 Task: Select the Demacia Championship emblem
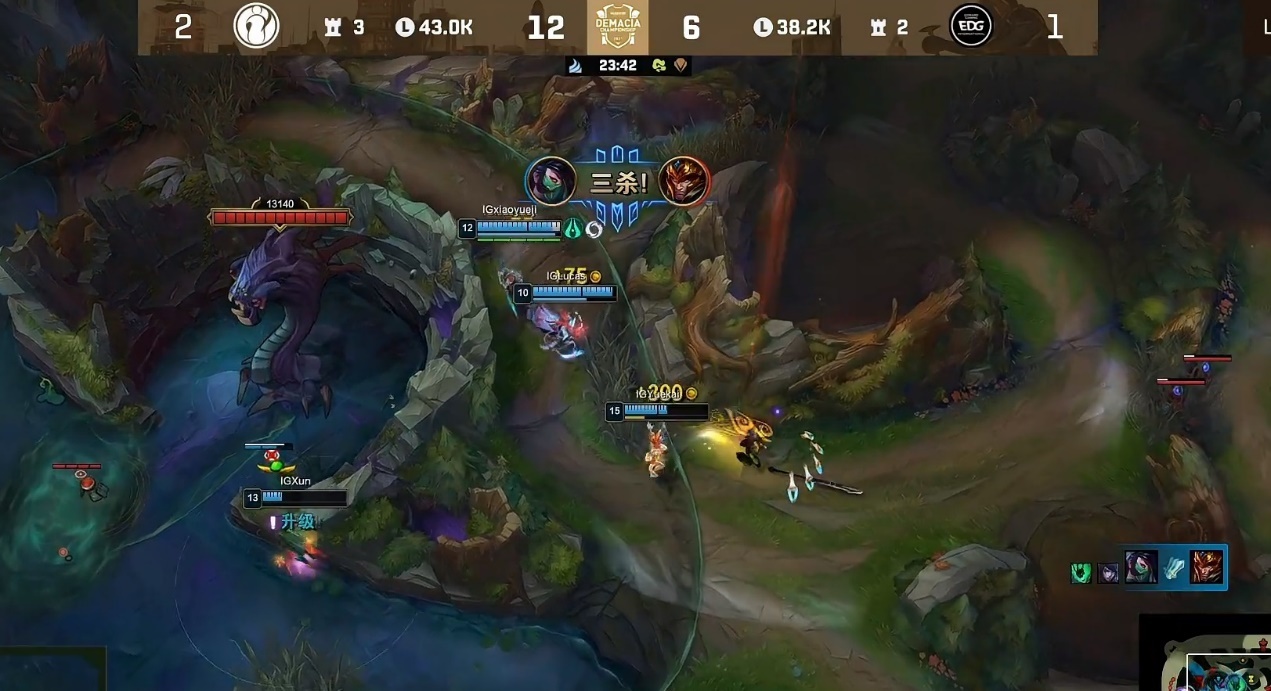pyautogui.click(x=617, y=27)
